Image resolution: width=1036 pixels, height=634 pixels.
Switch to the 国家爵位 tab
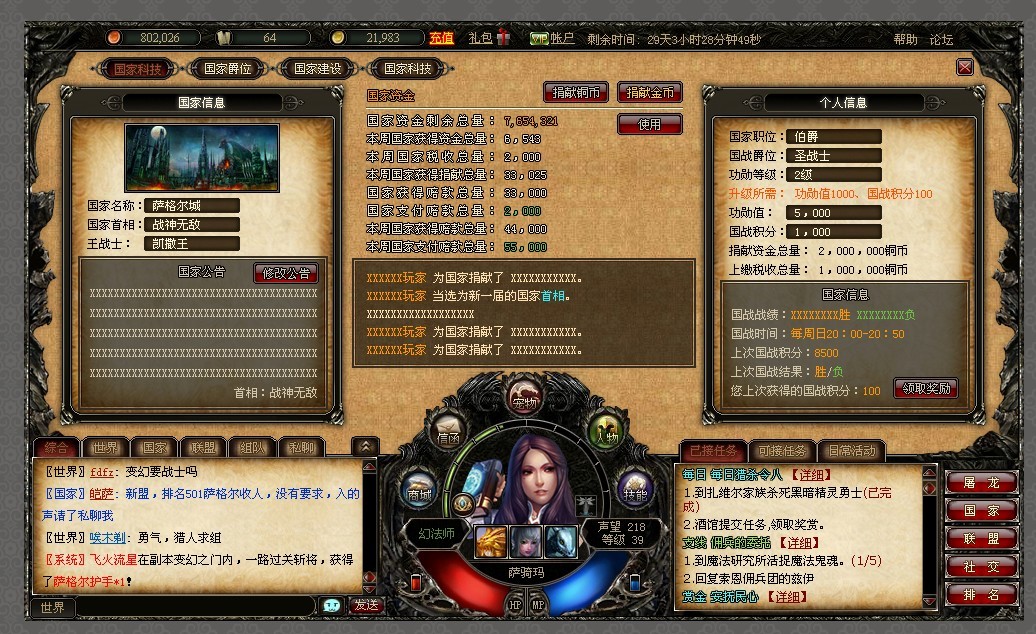pyautogui.click(x=228, y=69)
